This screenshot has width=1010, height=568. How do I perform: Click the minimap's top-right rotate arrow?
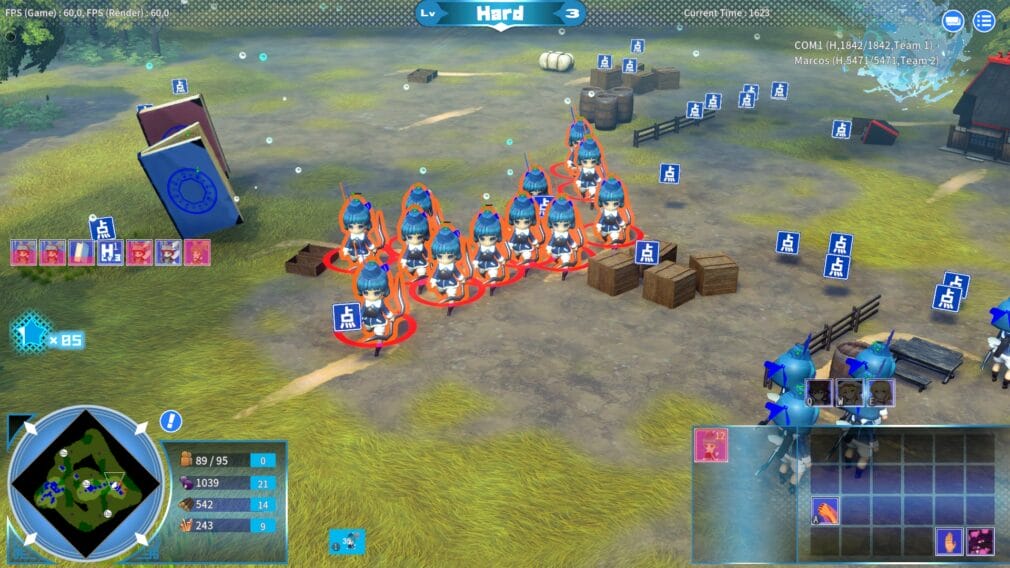141,428
